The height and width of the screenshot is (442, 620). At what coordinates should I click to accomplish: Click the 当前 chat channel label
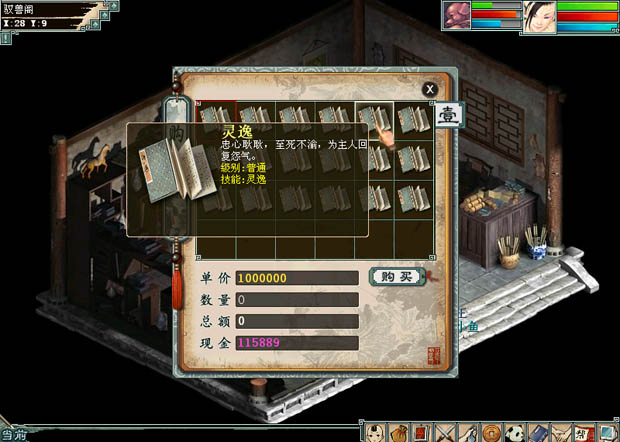13,435
